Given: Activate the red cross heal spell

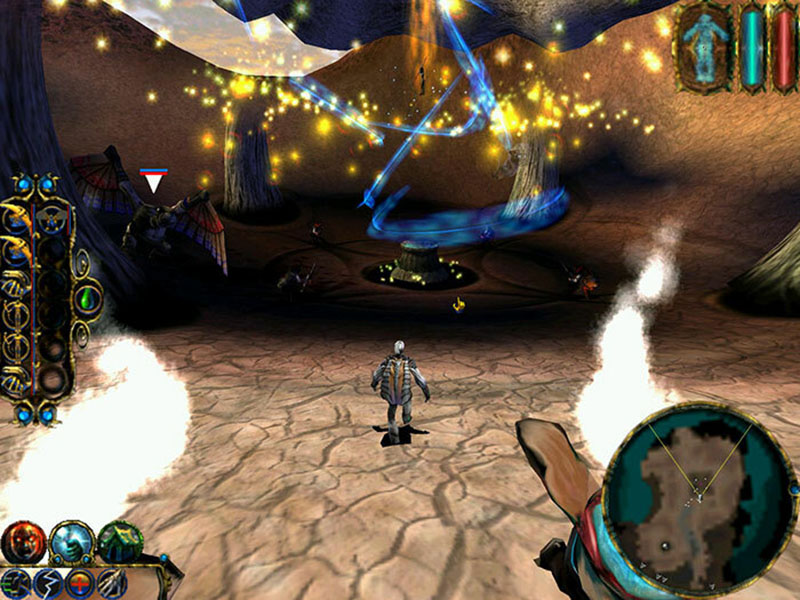Looking at the screenshot, I should [80, 583].
